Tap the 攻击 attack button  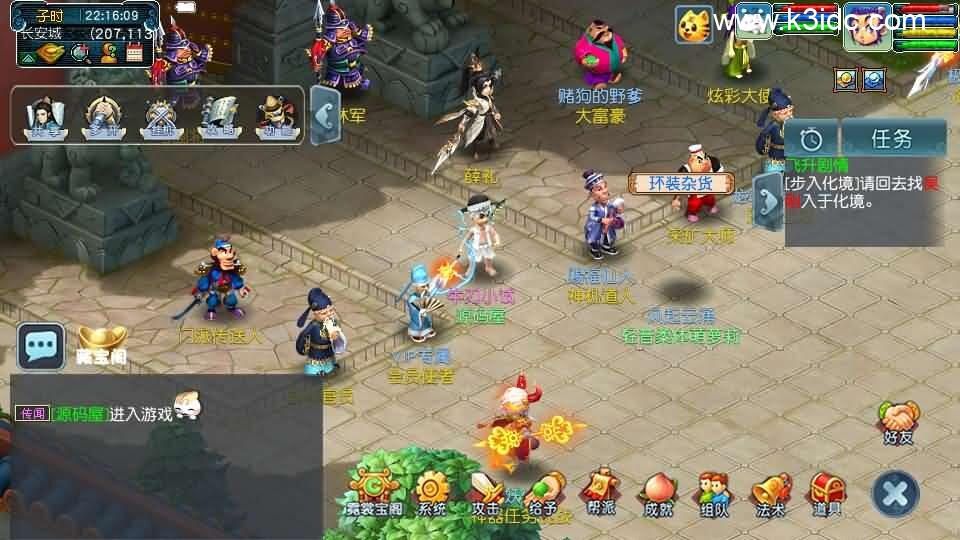pyautogui.click(x=488, y=491)
